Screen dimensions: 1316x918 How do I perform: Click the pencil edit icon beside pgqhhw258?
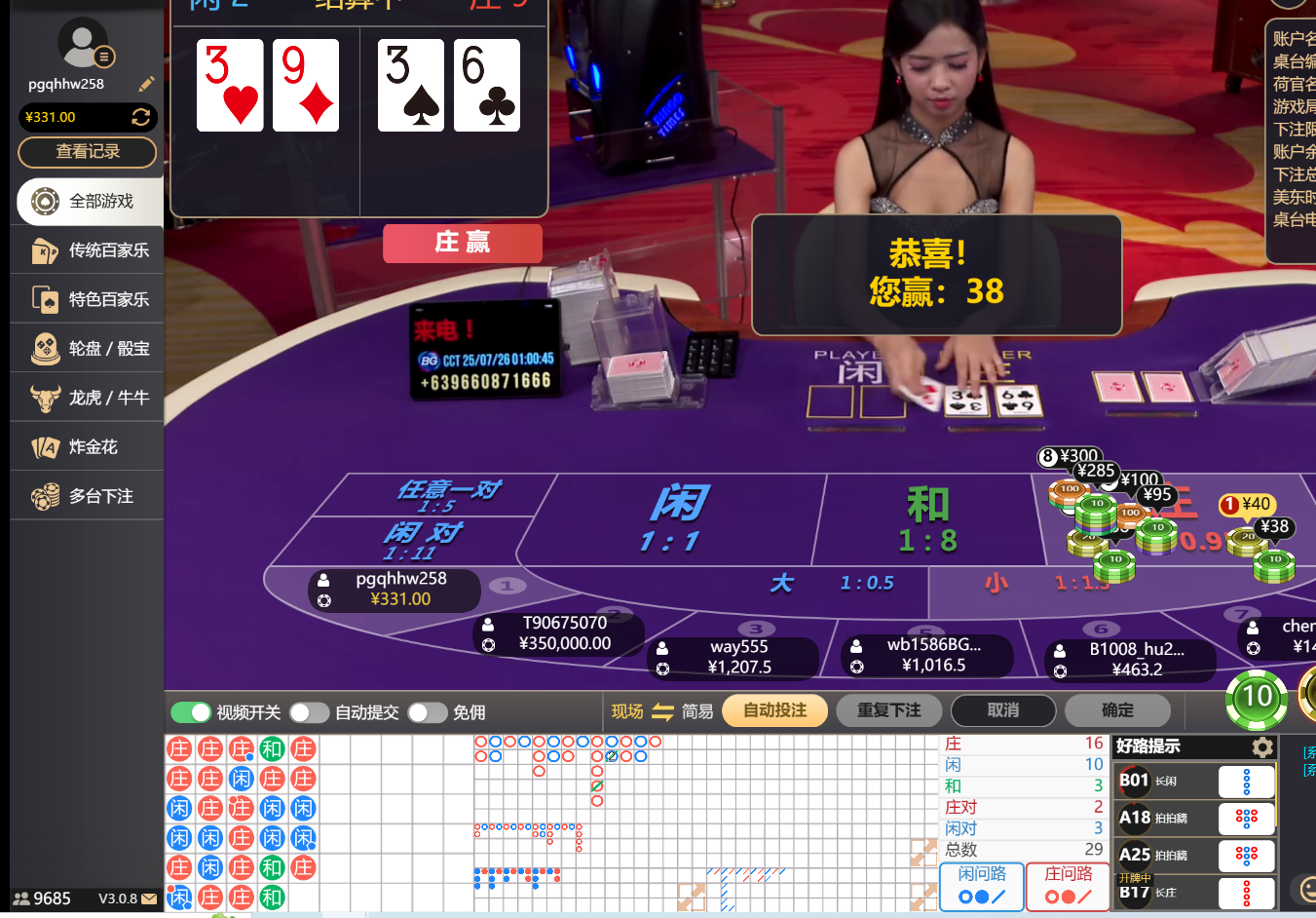(146, 84)
